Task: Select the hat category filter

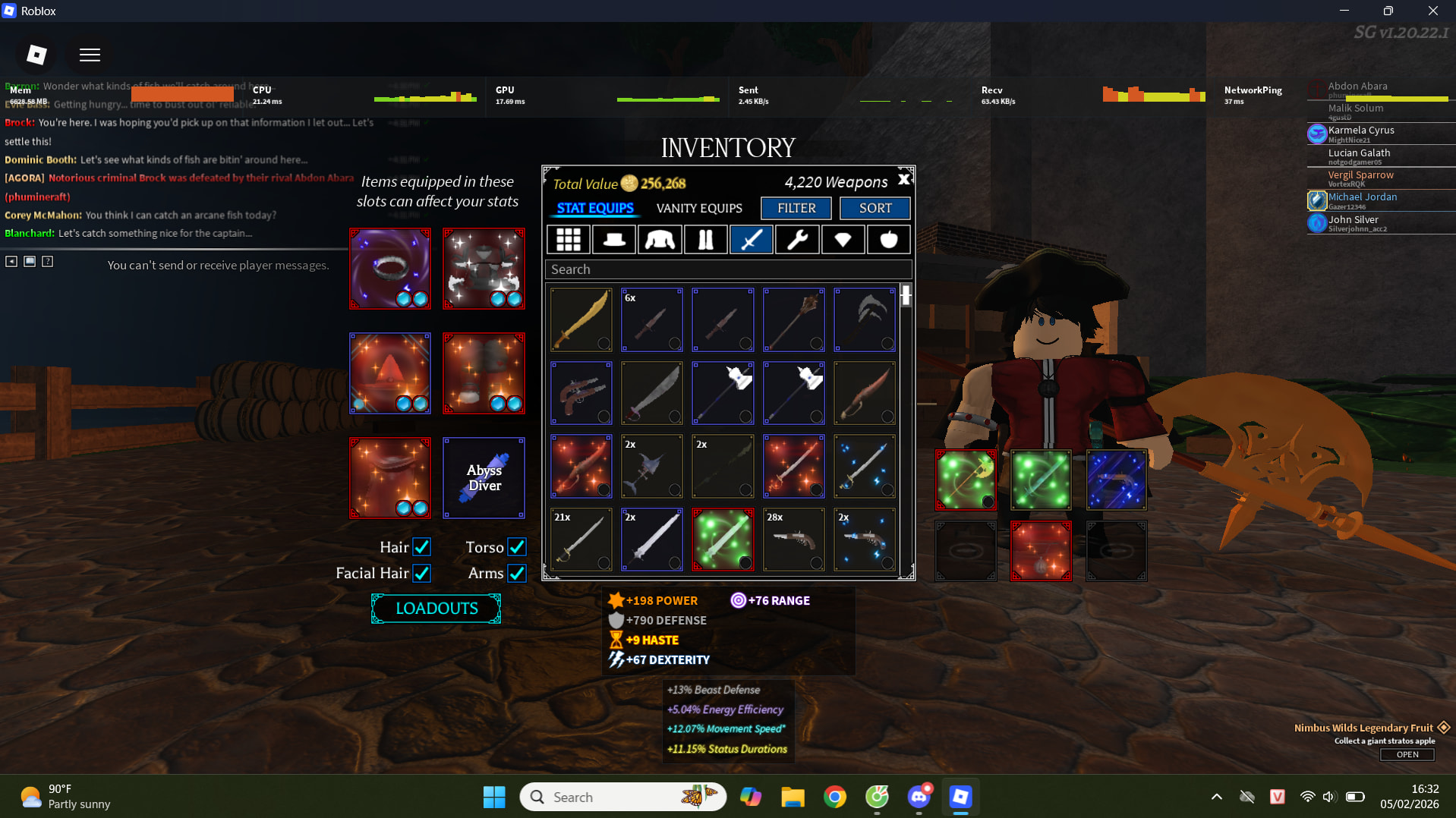Action: 614,240
